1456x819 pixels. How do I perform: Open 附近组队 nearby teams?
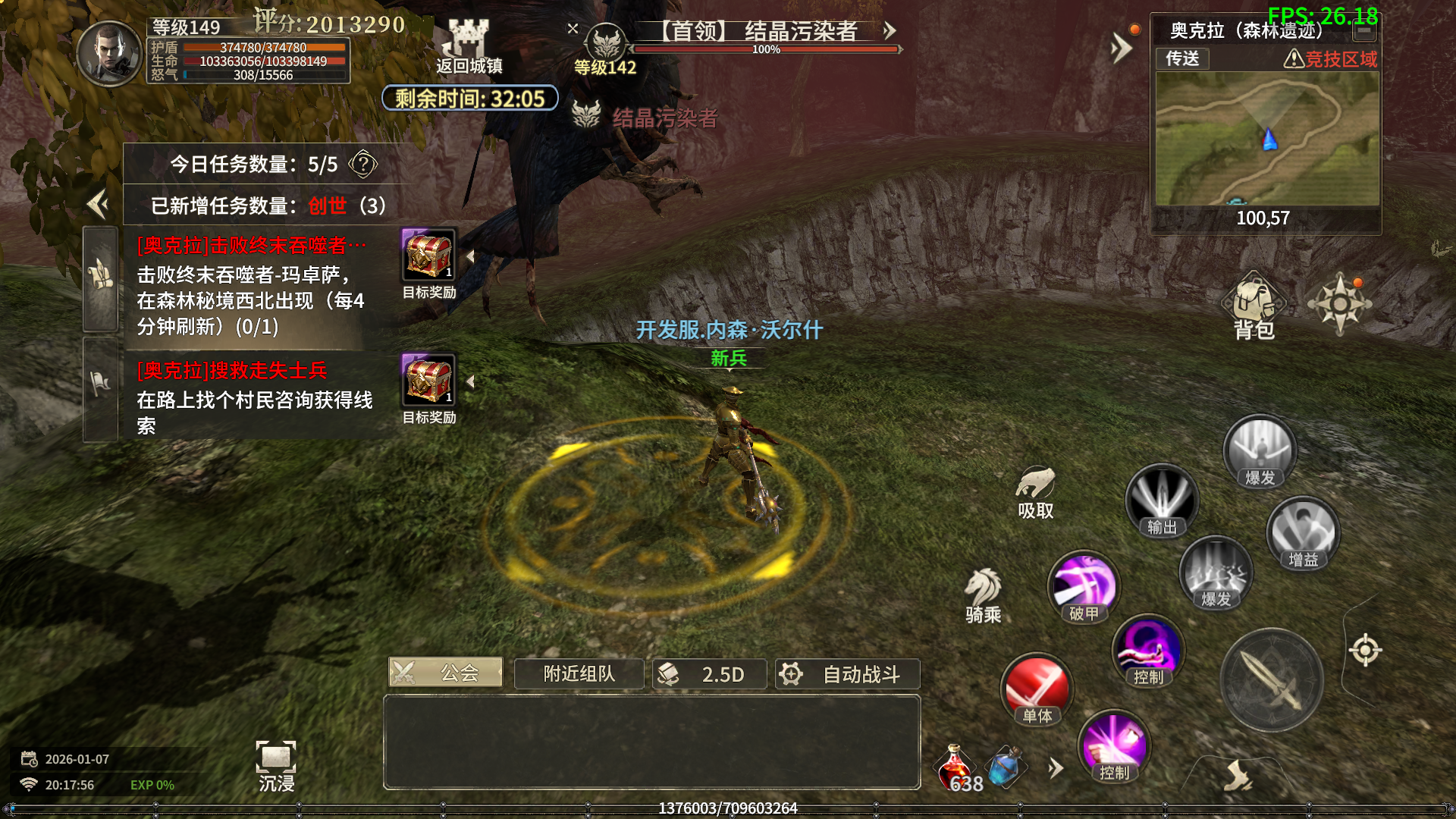(x=579, y=673)
